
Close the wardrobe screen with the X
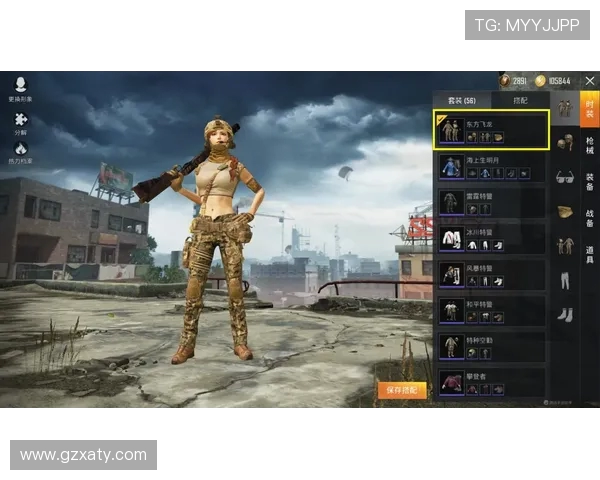click(x=589, y=80)
